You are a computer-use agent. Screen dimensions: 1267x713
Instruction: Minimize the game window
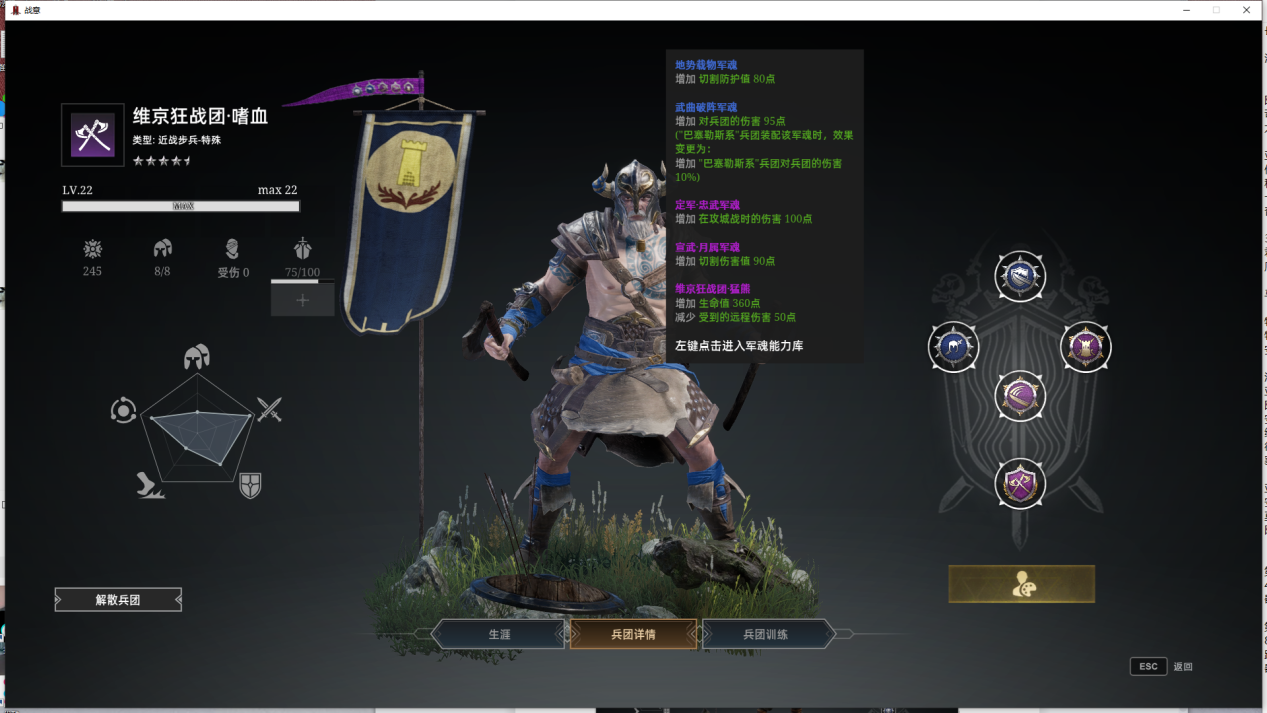pos(1186,10)
